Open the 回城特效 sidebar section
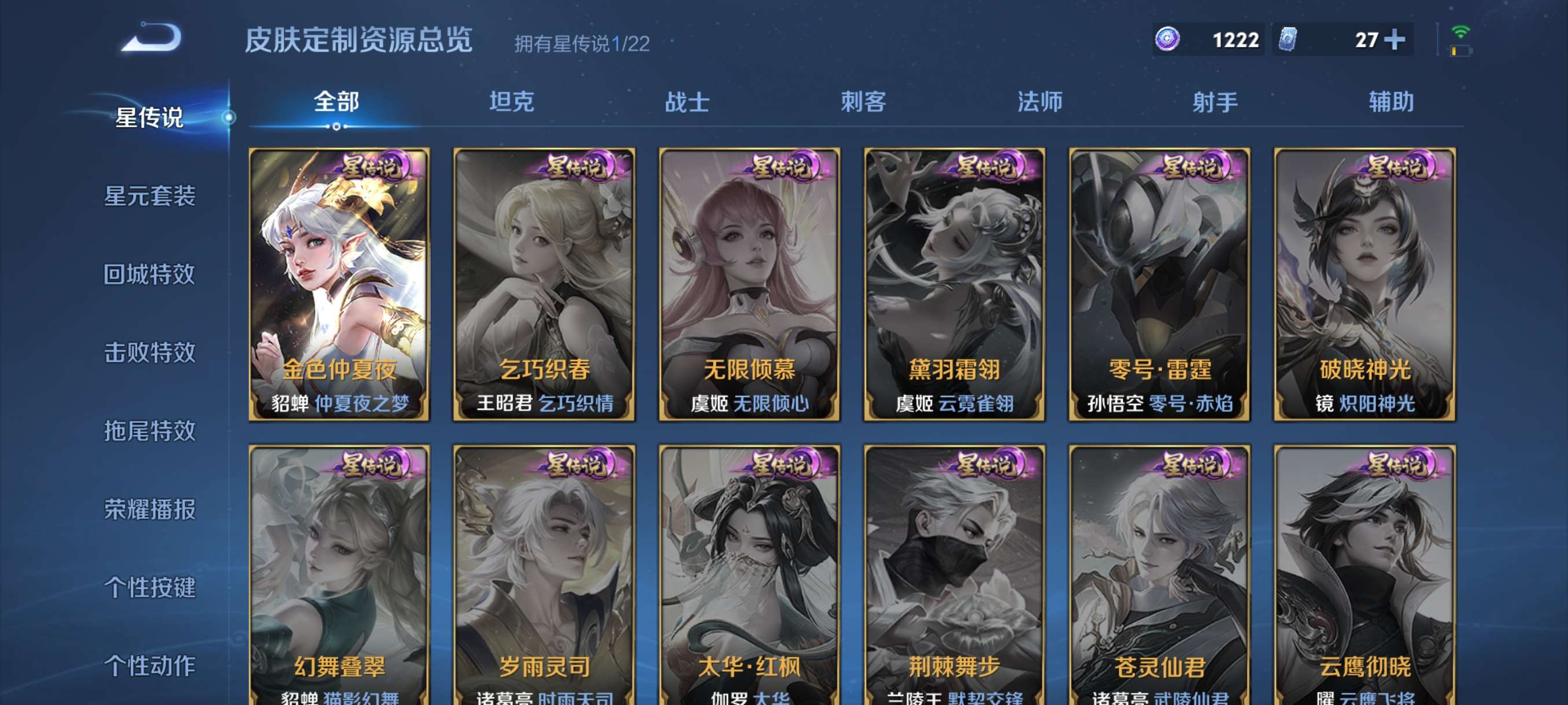1568x705 pixels. tap(150, 276)
